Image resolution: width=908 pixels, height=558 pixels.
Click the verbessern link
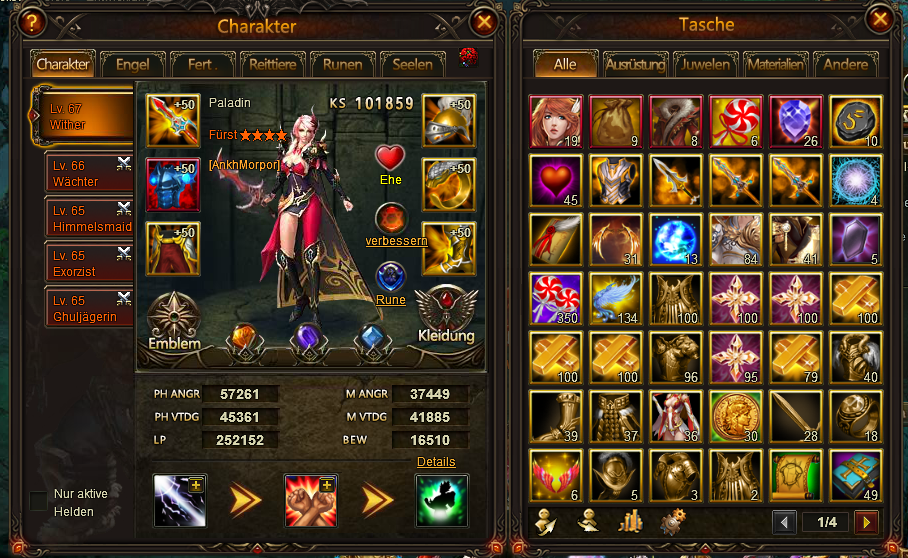[x=396, y=240]
